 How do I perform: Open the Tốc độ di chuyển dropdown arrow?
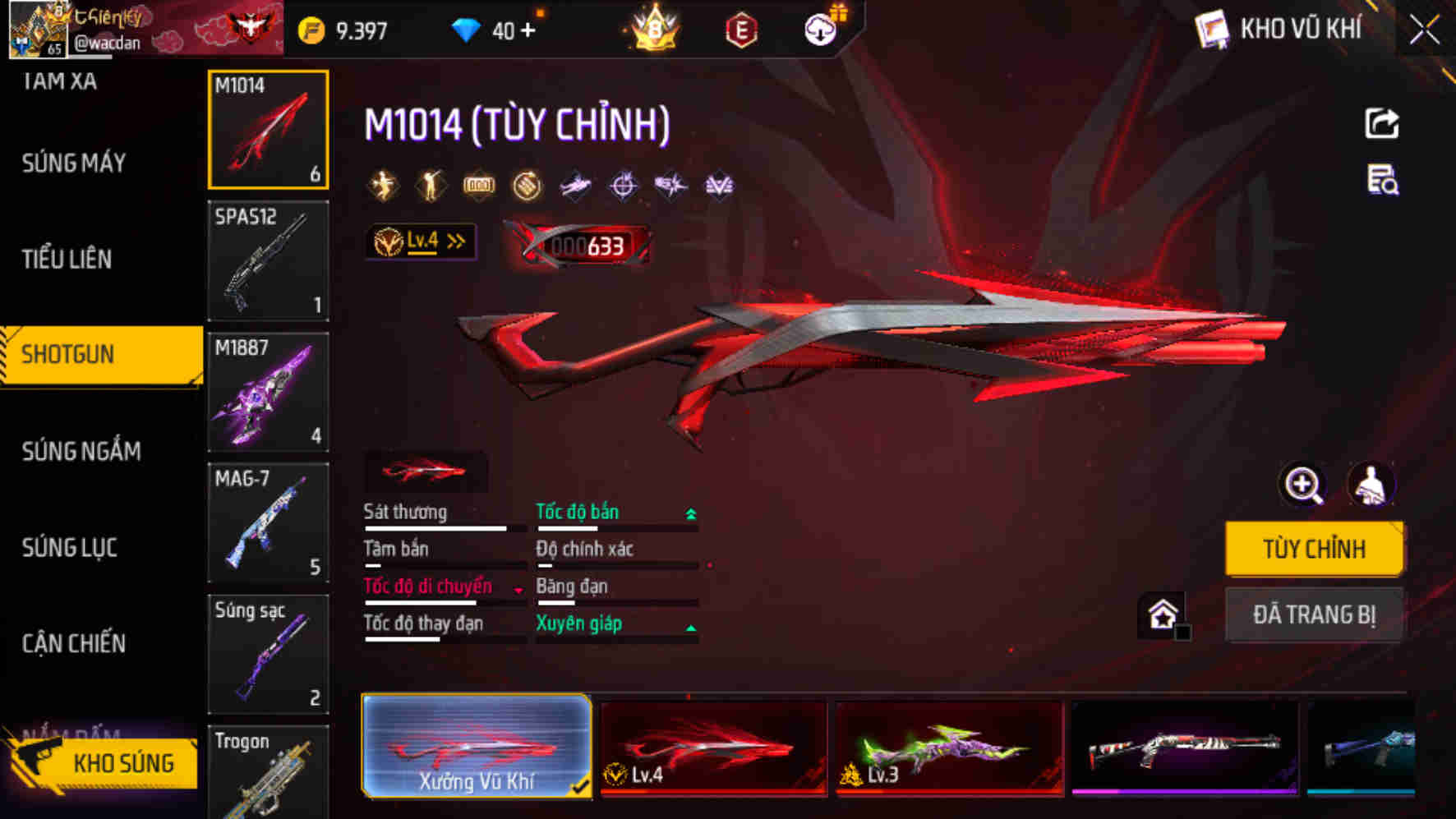pyautogui.click(x=518, y=588)
